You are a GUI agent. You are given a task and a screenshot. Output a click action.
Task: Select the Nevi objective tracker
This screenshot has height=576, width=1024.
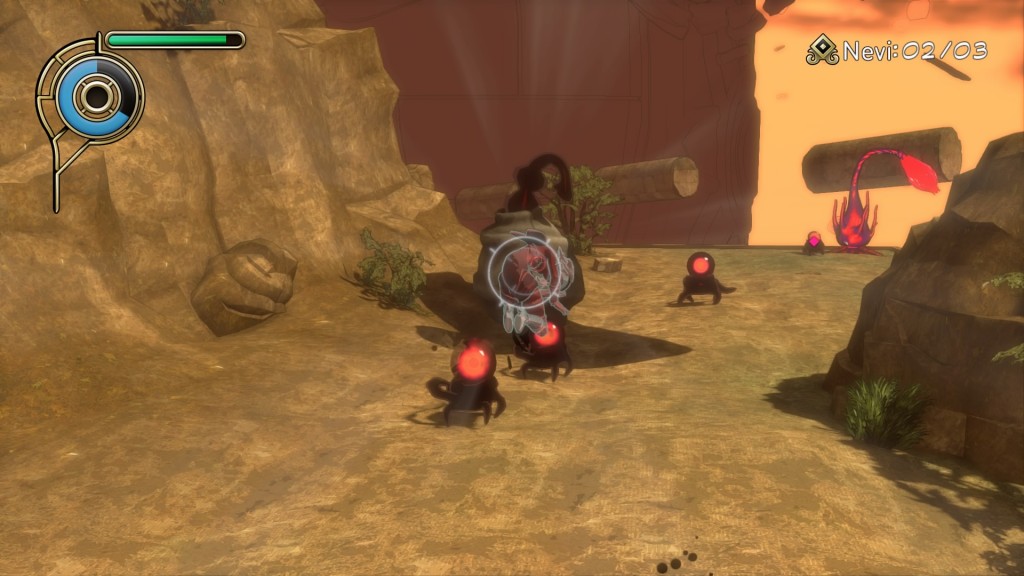coord(897,51)
